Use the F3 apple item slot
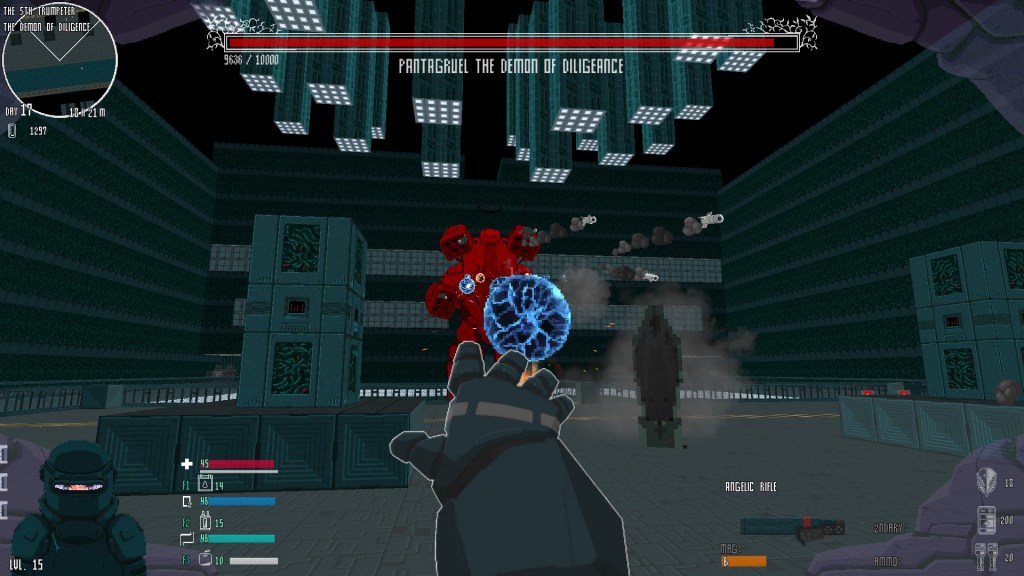The height and width of the screenshot is (576, 1024). coord(205,560)
